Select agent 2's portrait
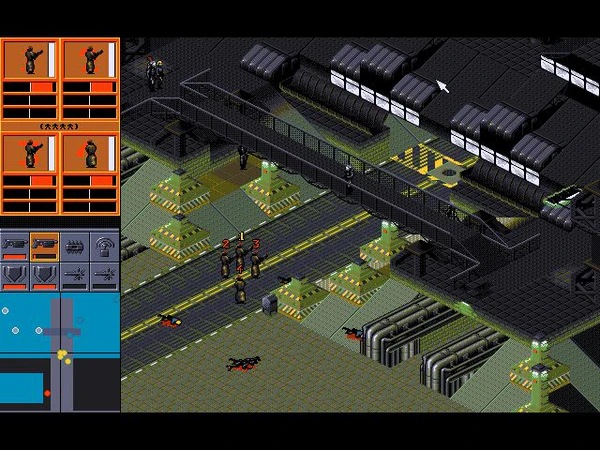 pyautogui.click(x=90, y=60)
